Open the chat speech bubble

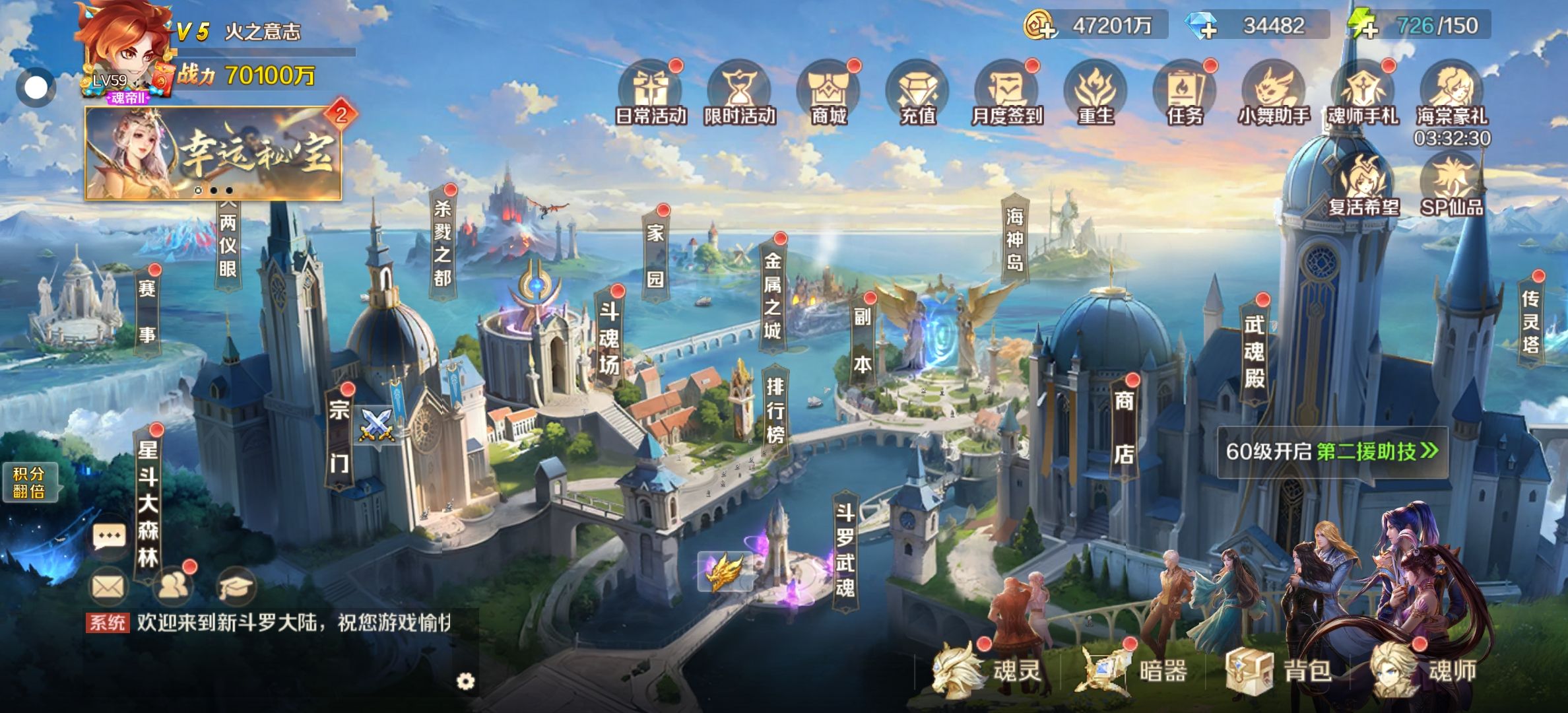click(x=109, y=537)
